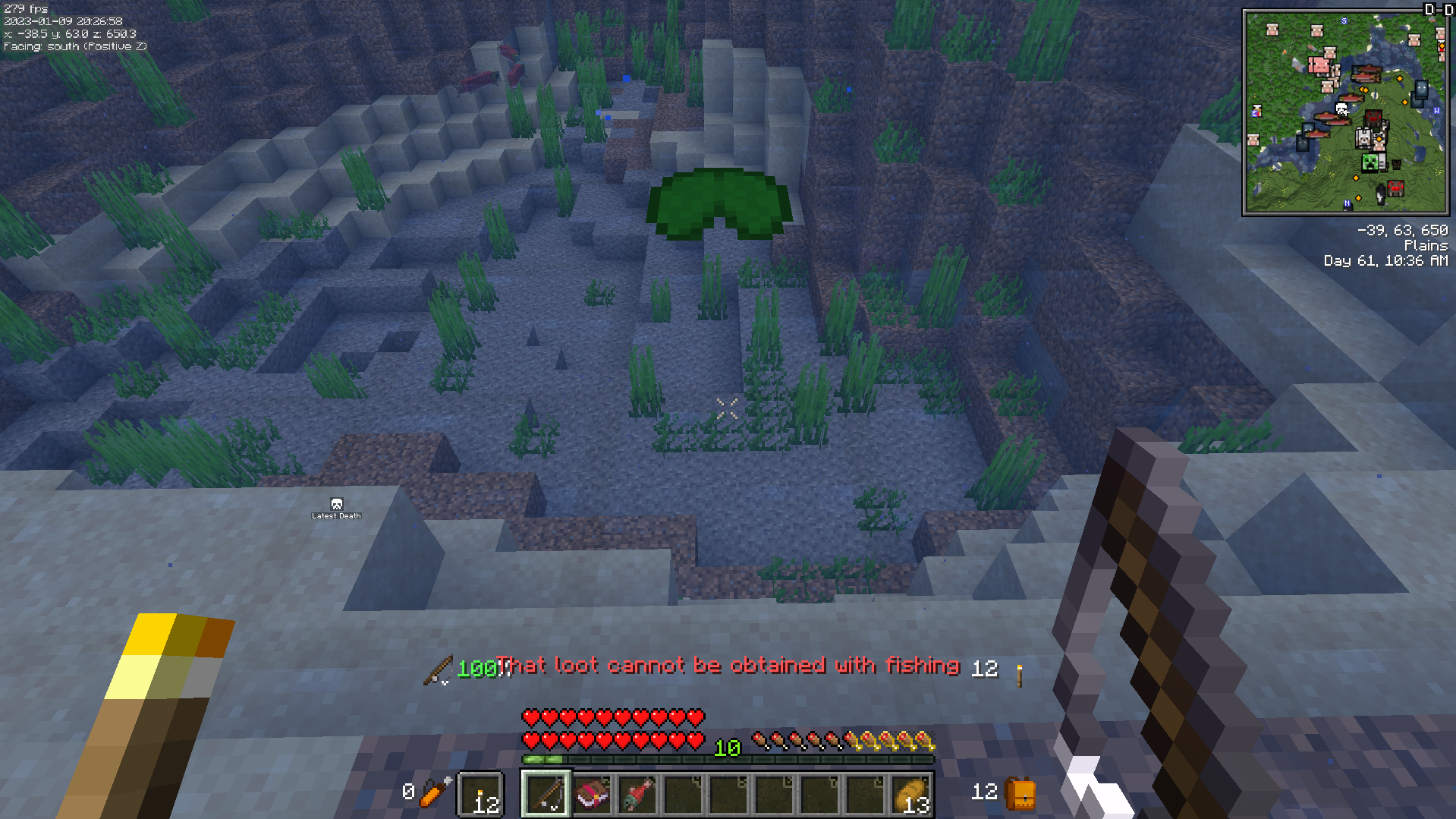Click the Plains biome label under the minimap
Viewport: 1456px width, 819px height.
point(1425,245)
